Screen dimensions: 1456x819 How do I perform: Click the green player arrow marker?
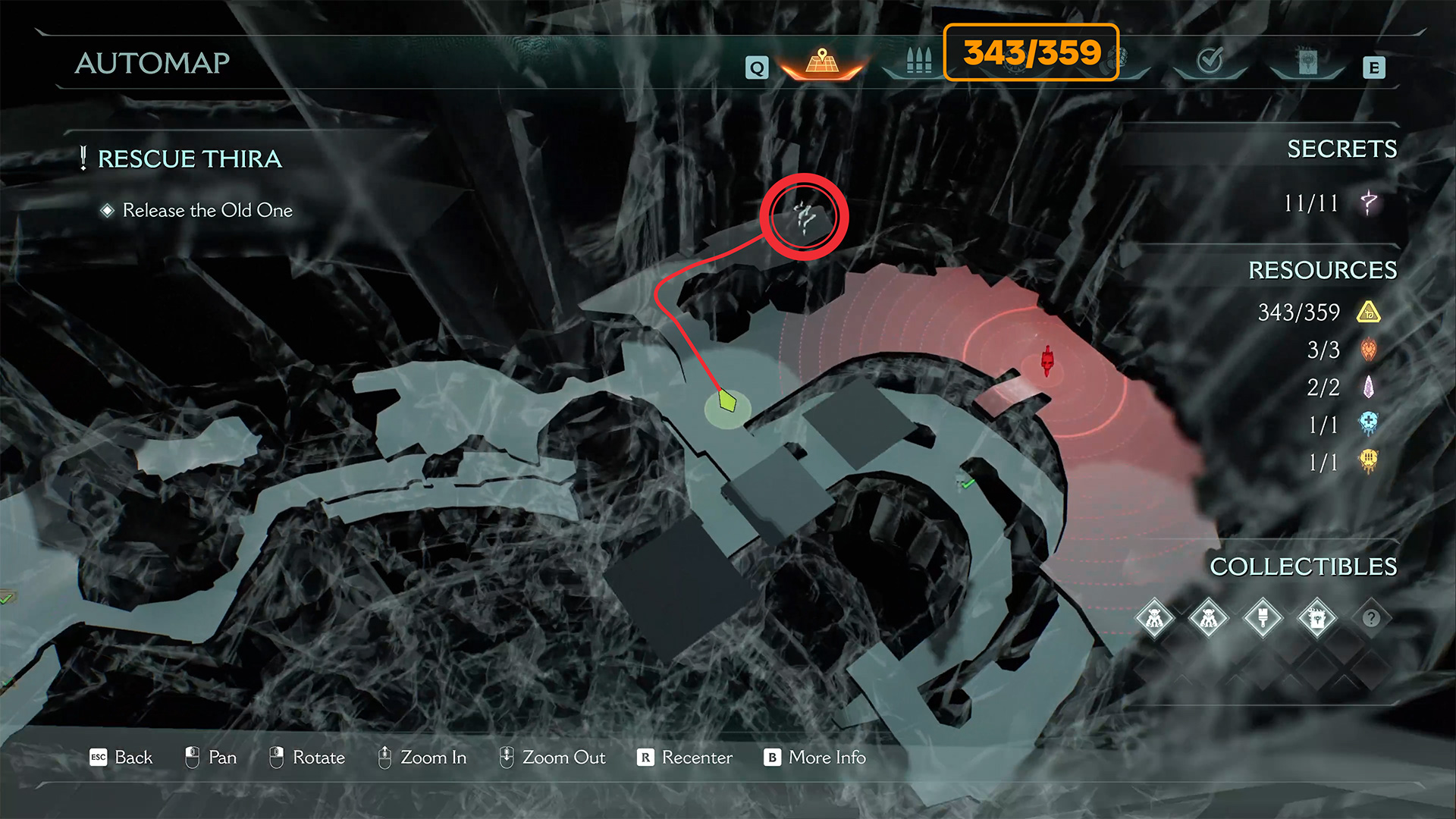[727, 400]
